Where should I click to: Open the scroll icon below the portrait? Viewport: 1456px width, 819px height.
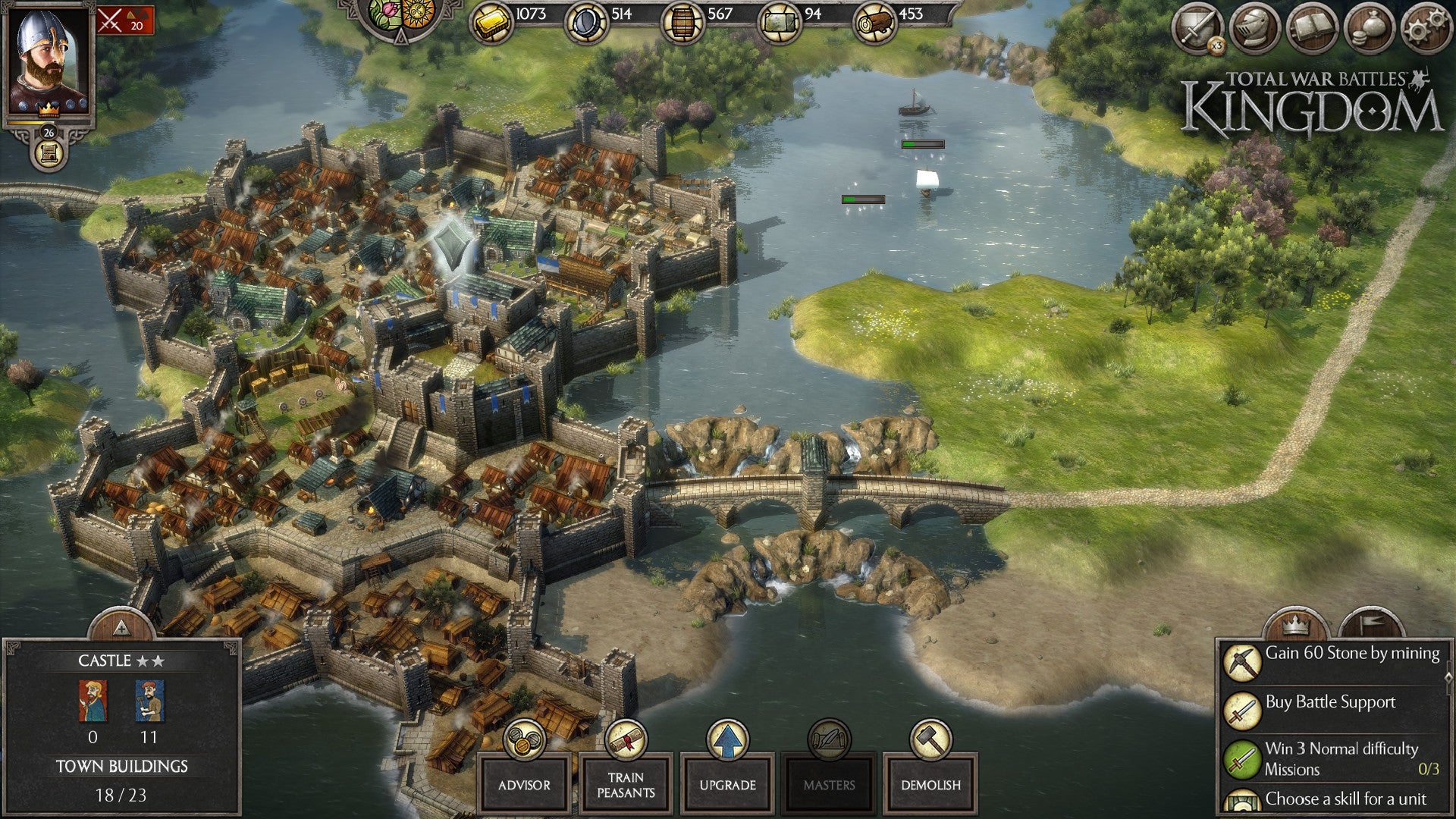[x=49, y=154]
